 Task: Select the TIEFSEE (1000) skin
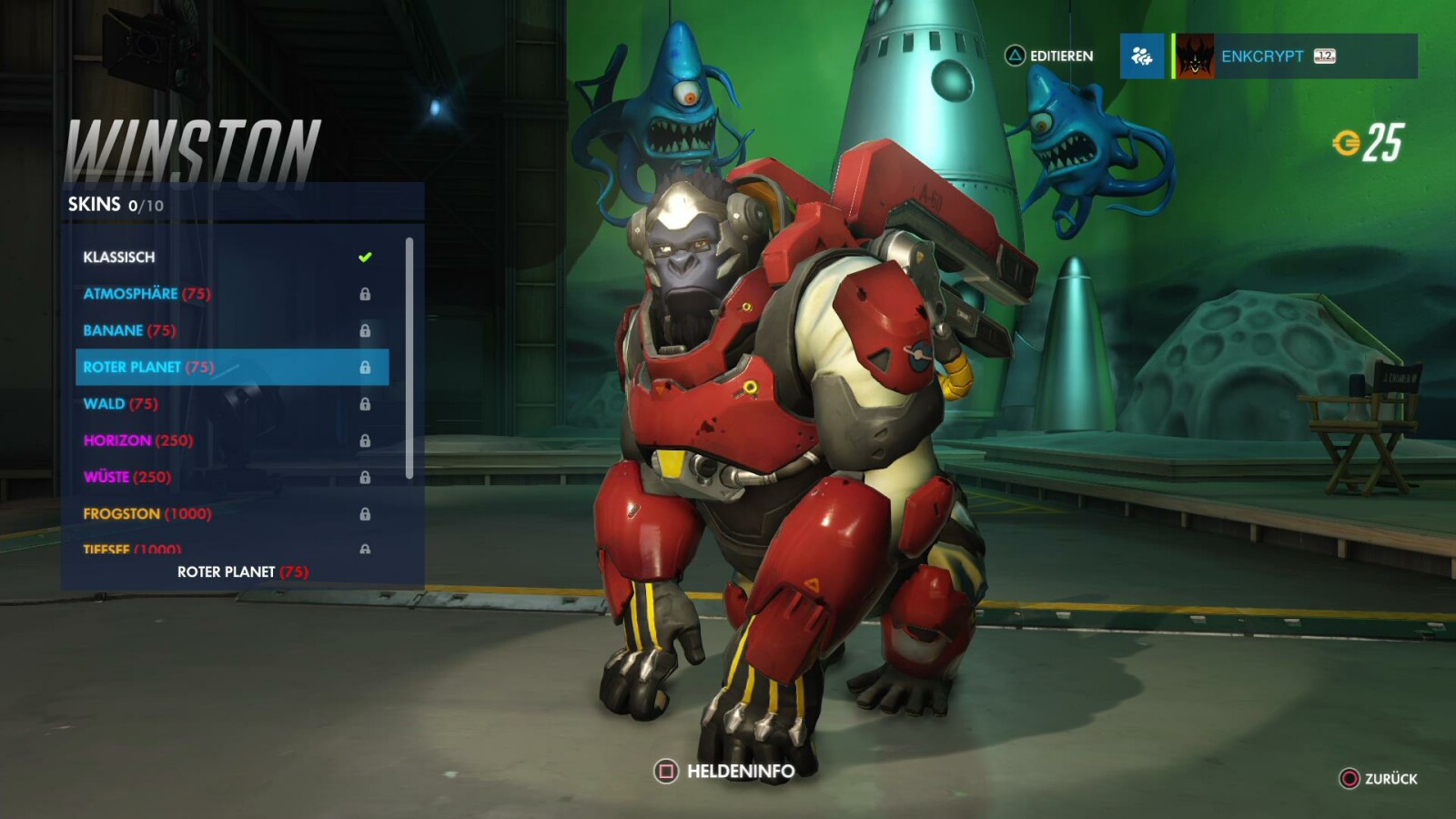point(182,547)
